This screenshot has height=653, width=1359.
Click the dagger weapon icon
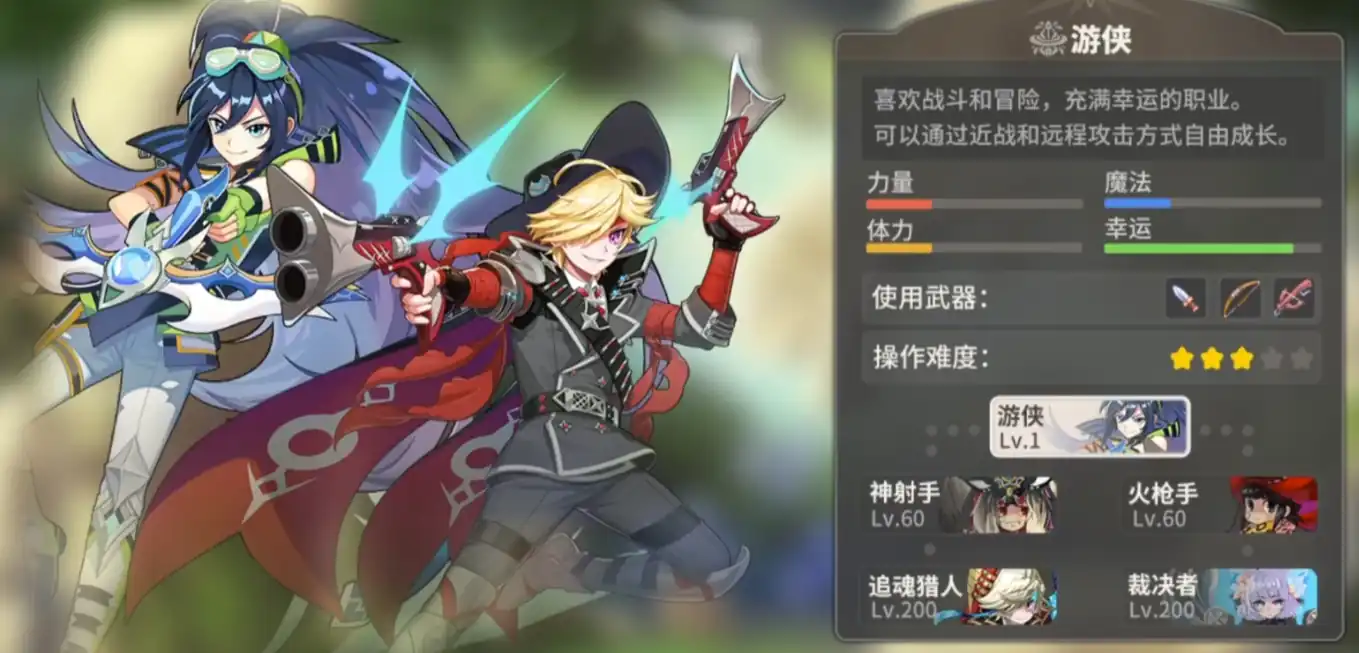coord(1186,298)
